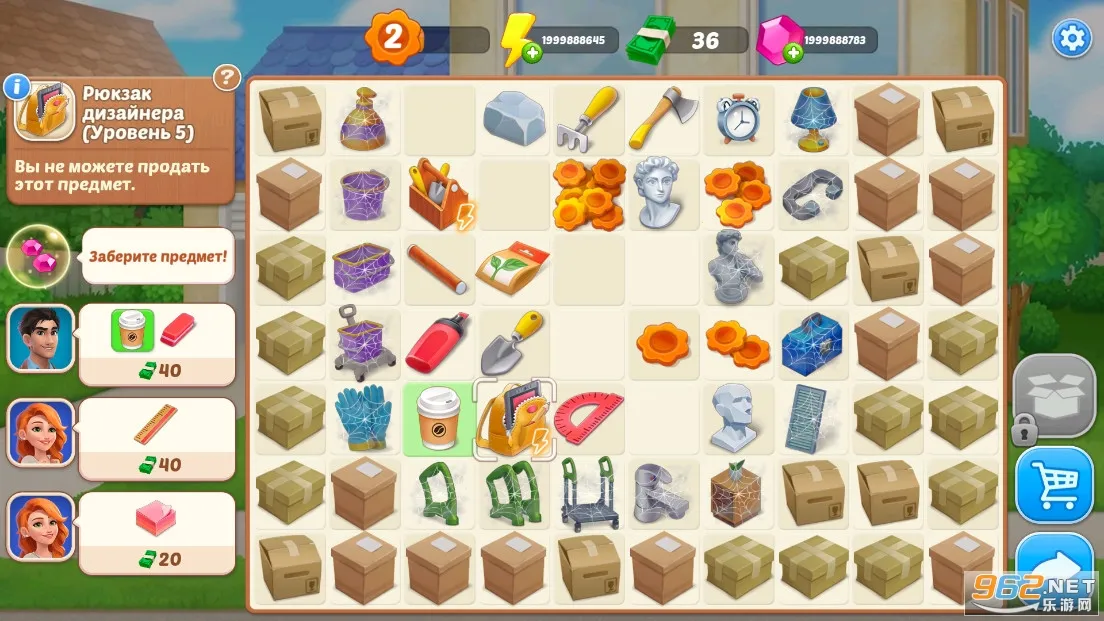
Task: Select the alarm clock tile
Action: pyautogui.click(x=738, y=119)
